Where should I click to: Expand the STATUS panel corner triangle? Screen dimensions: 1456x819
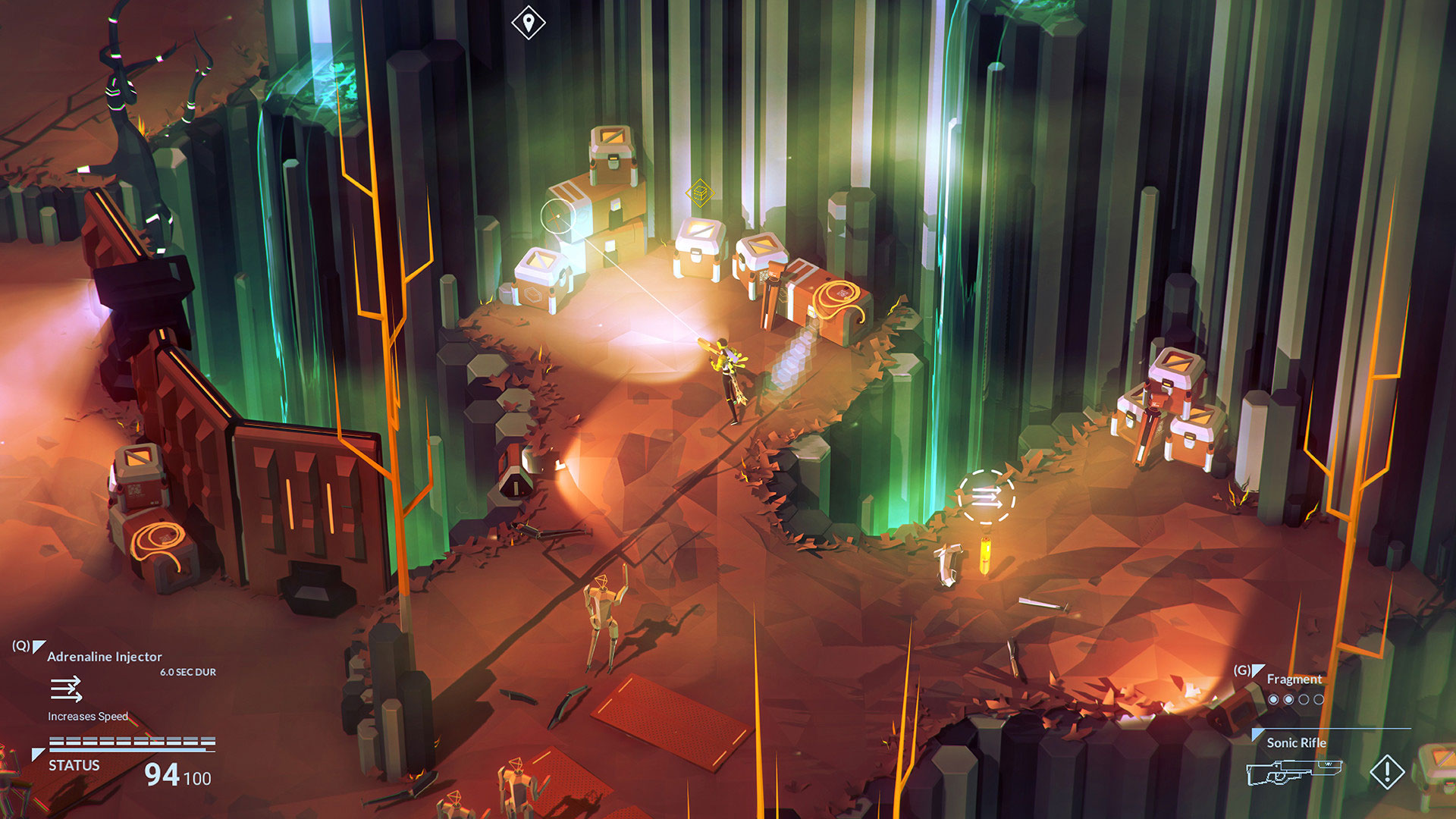[x=38, y=753]
